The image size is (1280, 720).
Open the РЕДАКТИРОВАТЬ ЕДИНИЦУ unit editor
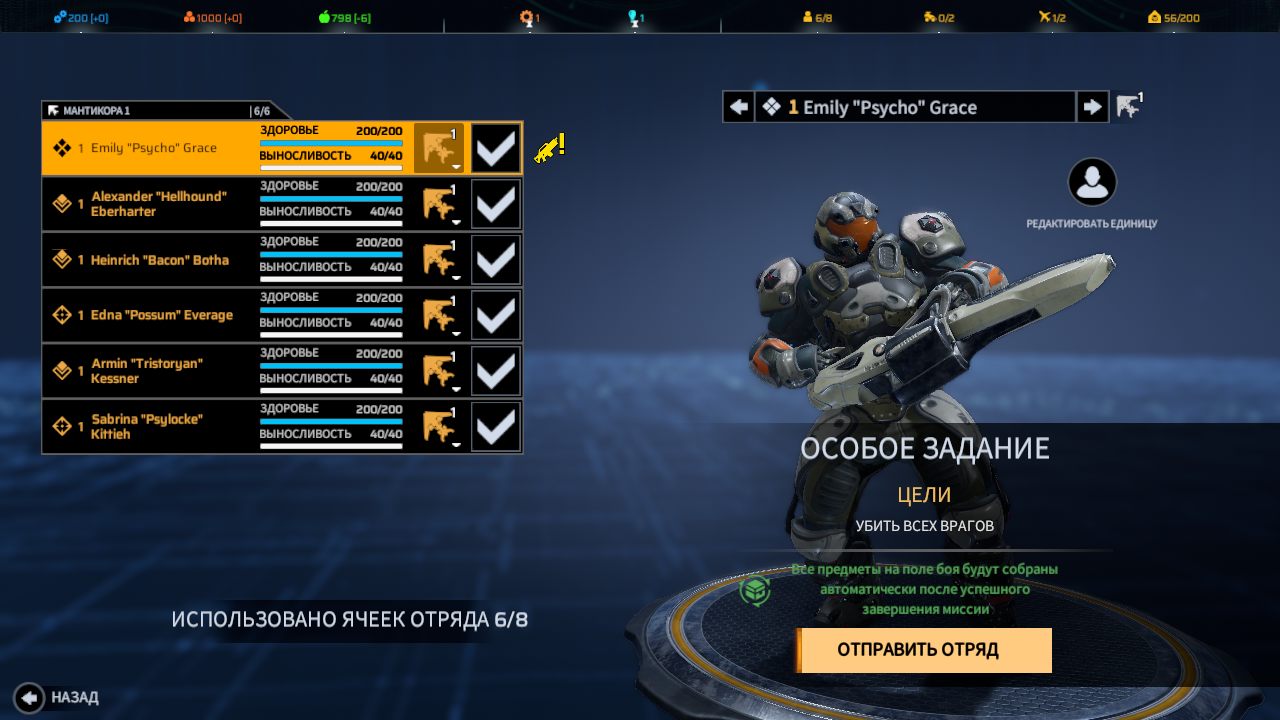(1092, 183)
